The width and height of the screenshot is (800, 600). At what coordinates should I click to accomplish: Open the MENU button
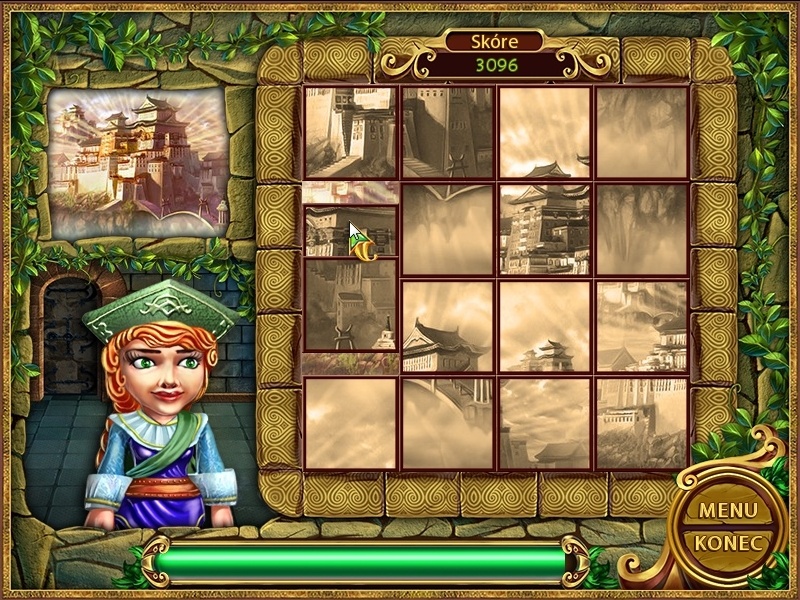[x=728, y=509]
